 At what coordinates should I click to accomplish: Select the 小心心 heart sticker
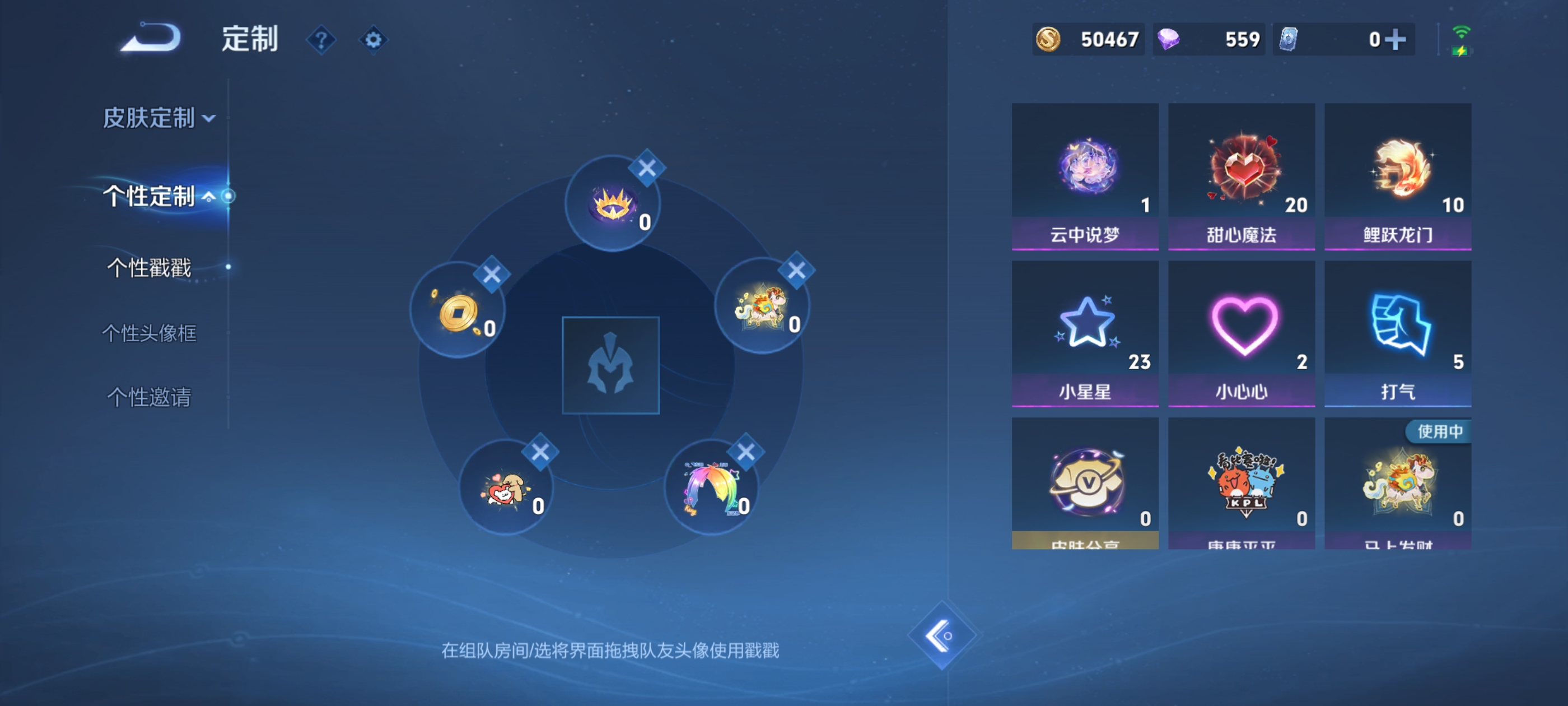point(1242,332)
